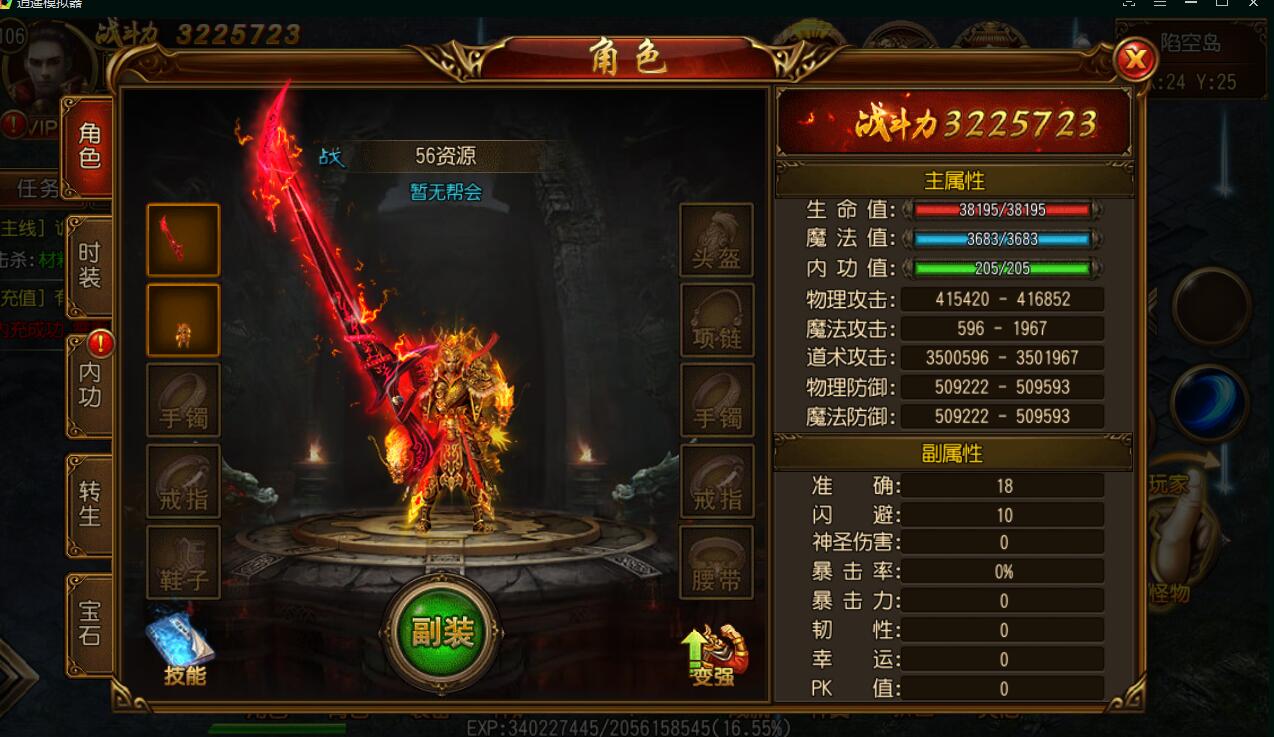Activate the blue swirl skill icon
Image resolution: width=1274 pixels, height=737 pixels.
pyautogui.click(x=1210, y=402)
